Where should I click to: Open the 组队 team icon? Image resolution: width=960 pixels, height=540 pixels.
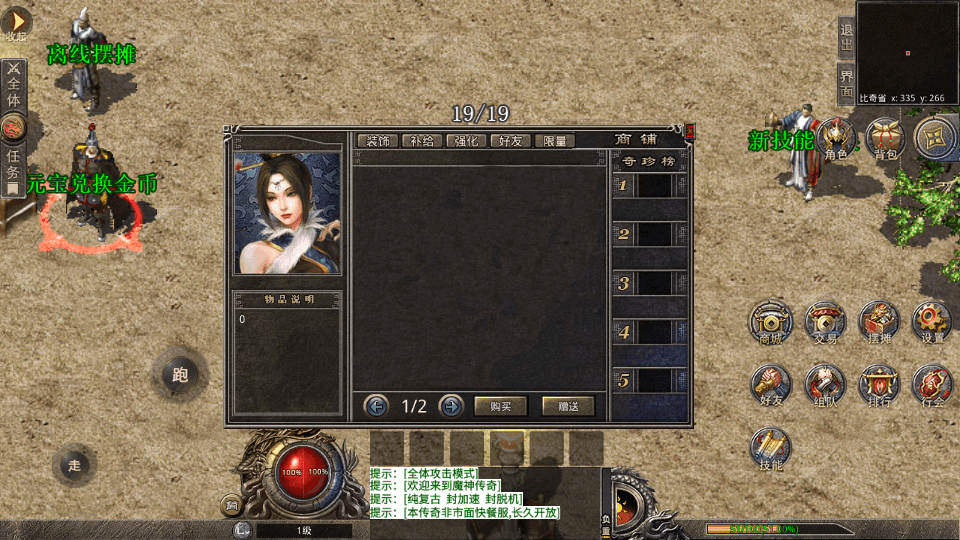825,385
